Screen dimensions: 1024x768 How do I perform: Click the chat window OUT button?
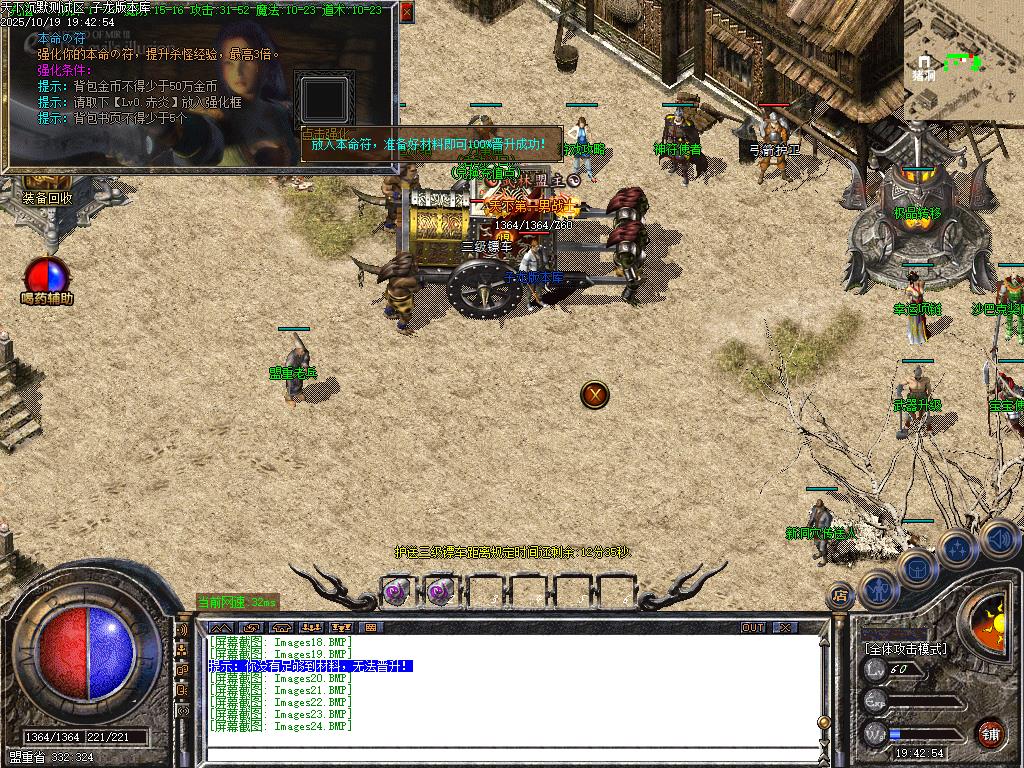(753, 627)
